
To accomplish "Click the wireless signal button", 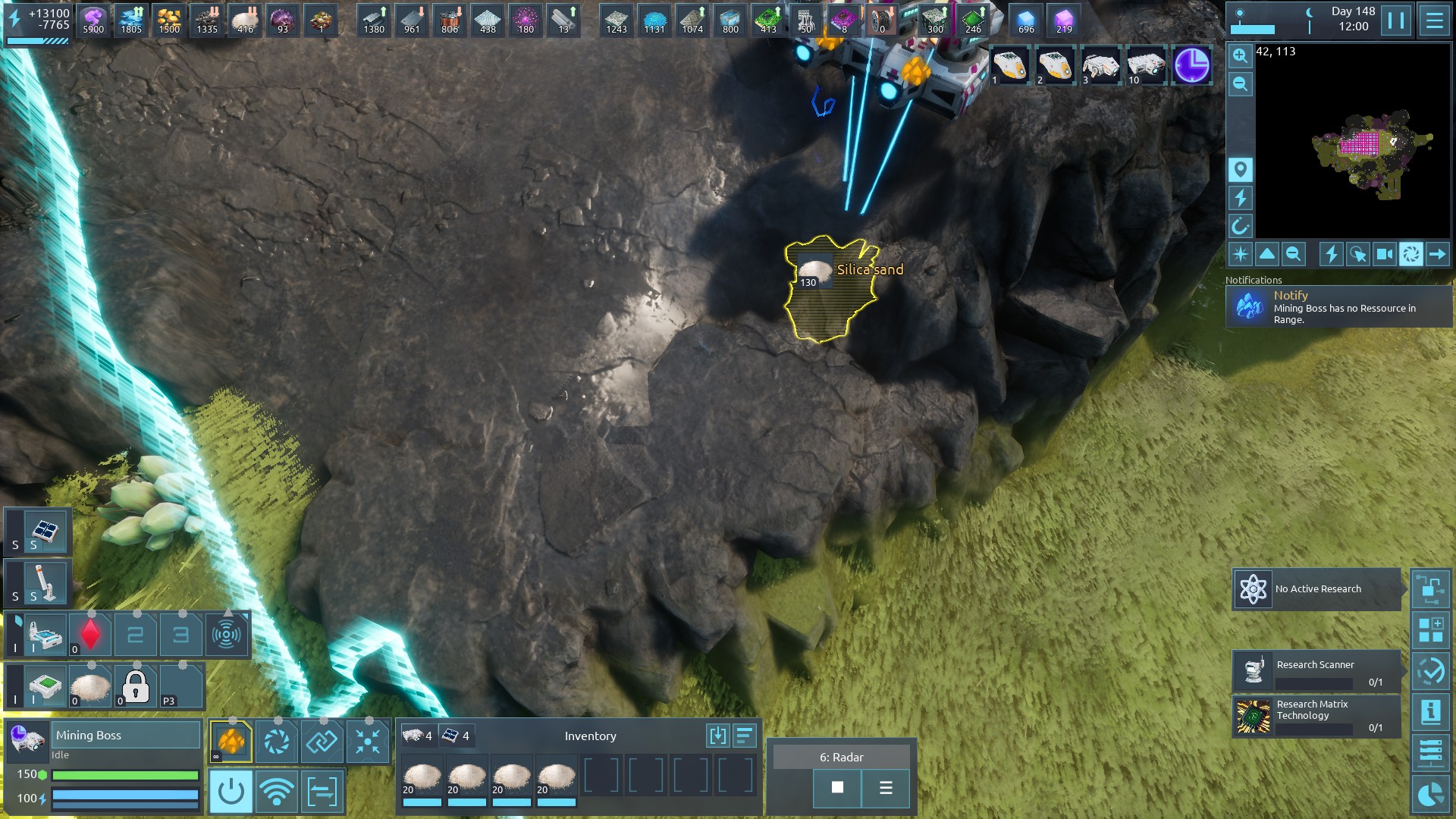I will click(276, 792).
